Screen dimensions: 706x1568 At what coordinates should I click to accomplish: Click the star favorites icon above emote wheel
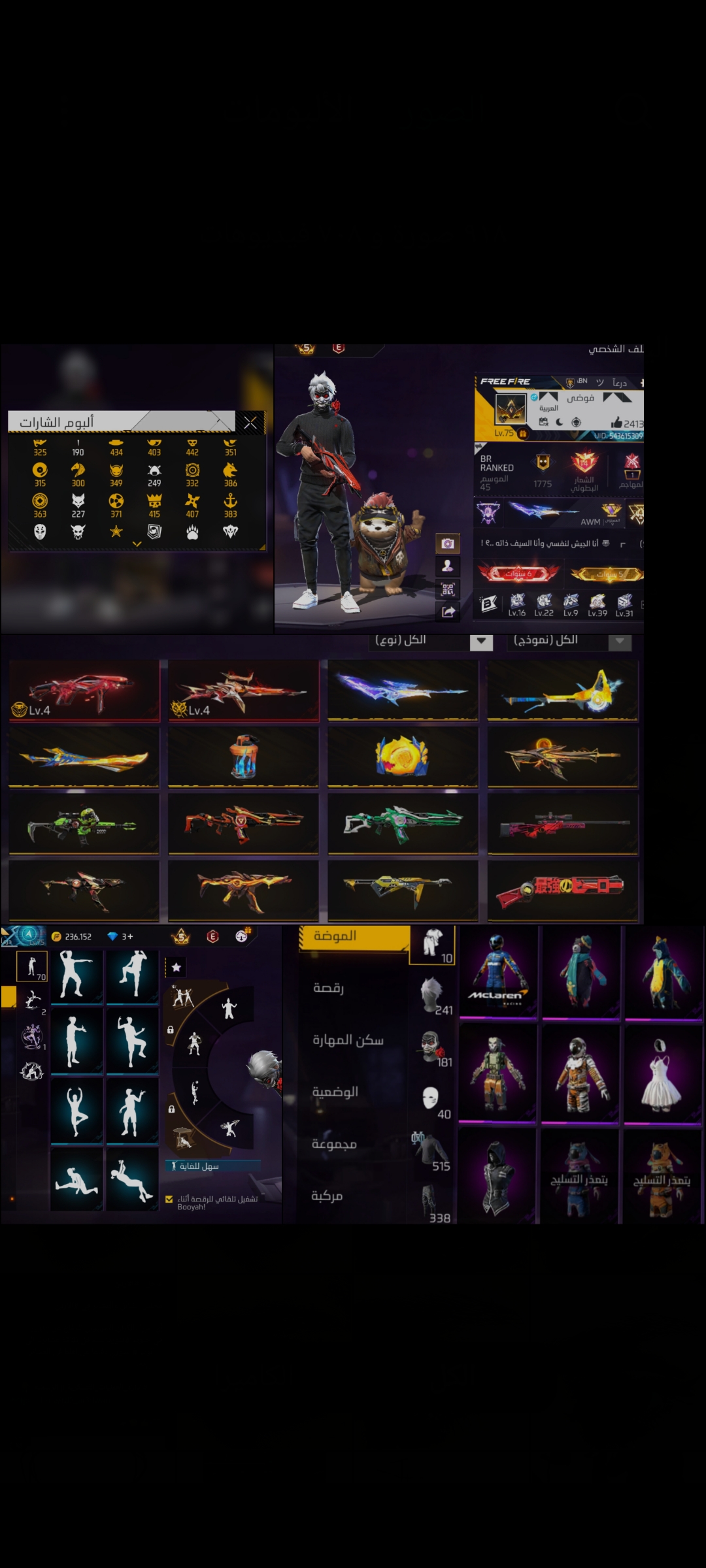[x=176, y=967]
